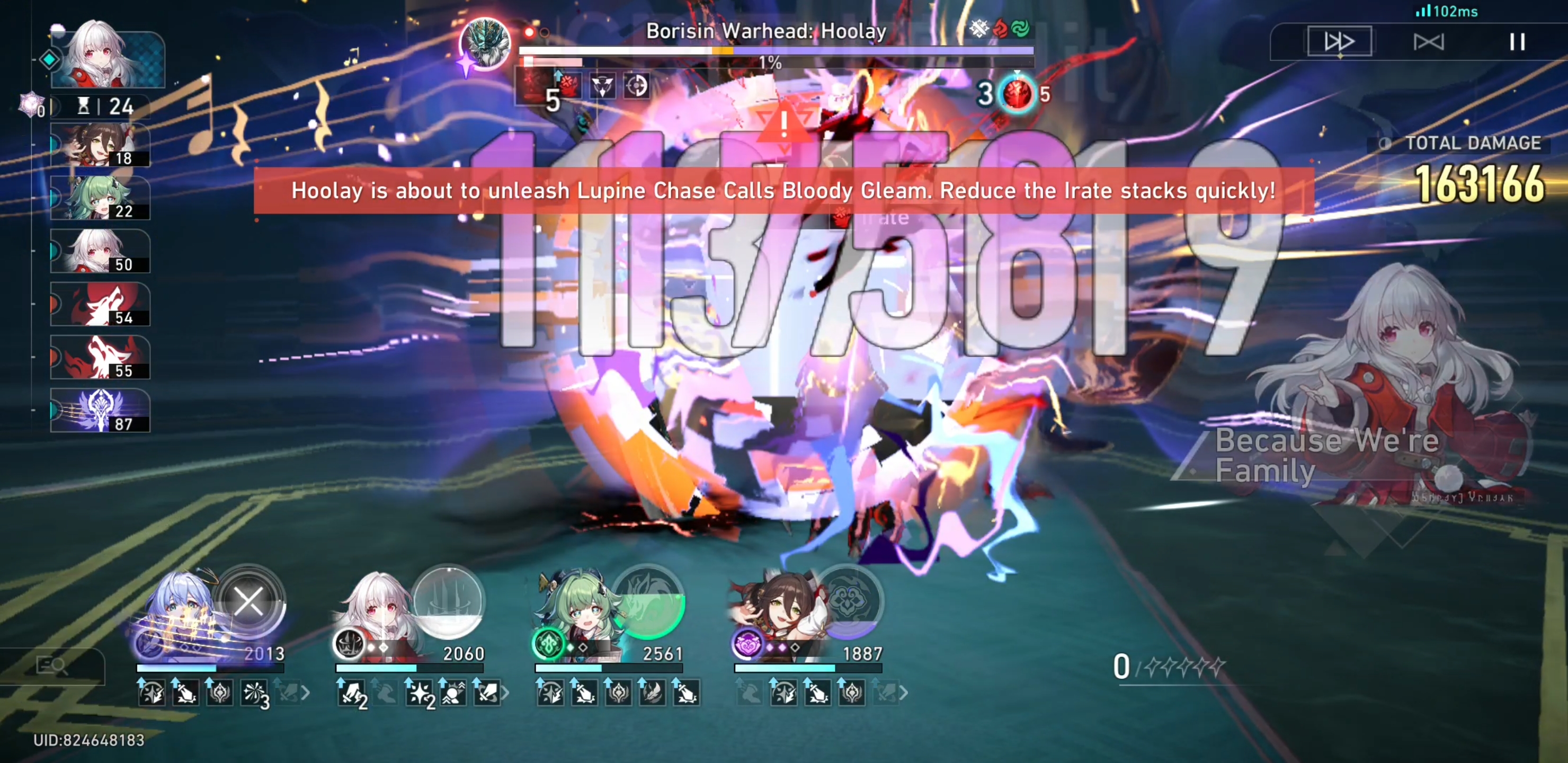Cancel Robin's queued ultimate with the X
Viewport: 1568px width, 763px height.
click(x=249, y=602)
